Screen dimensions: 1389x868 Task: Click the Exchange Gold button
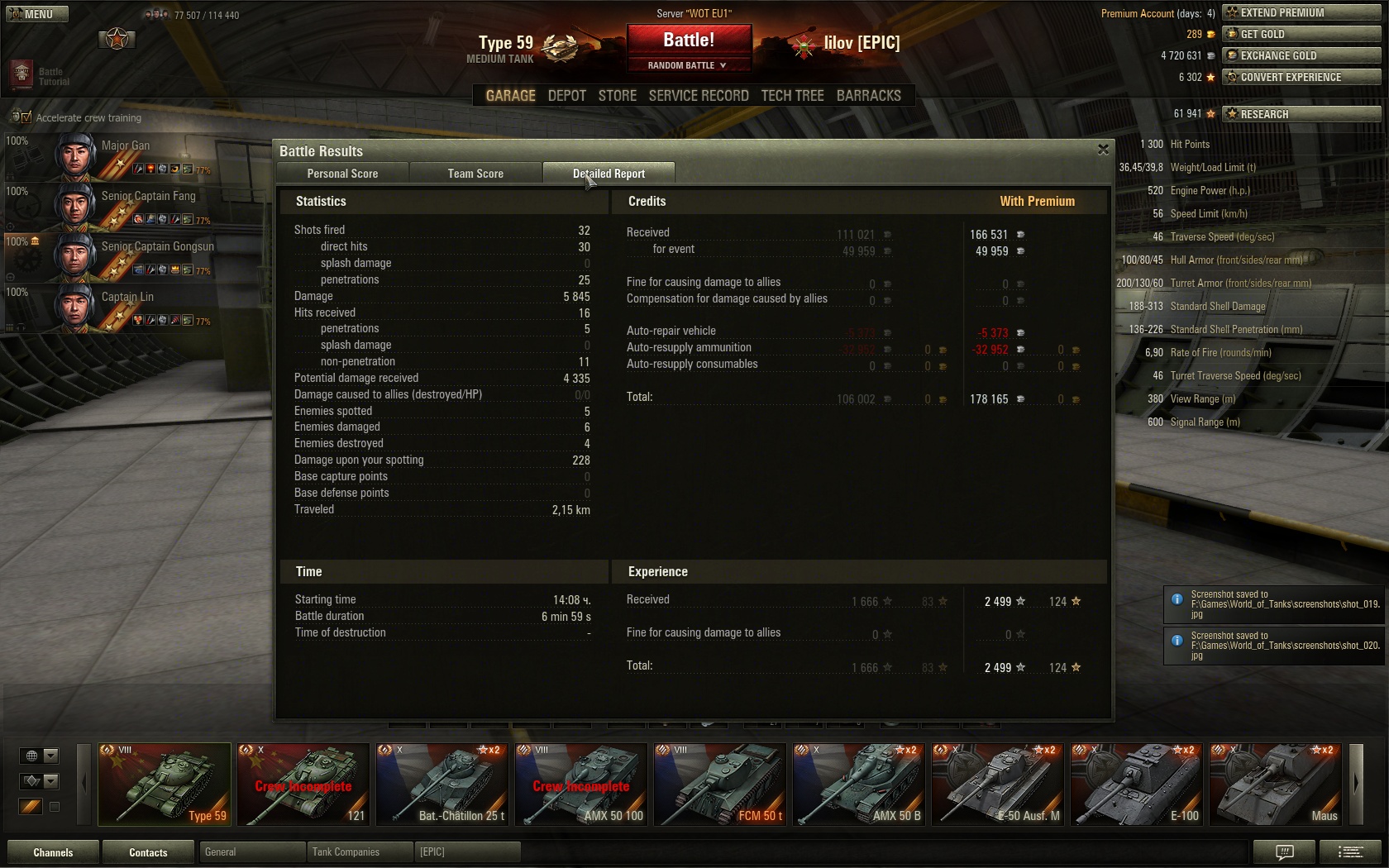click(1301, 55)
